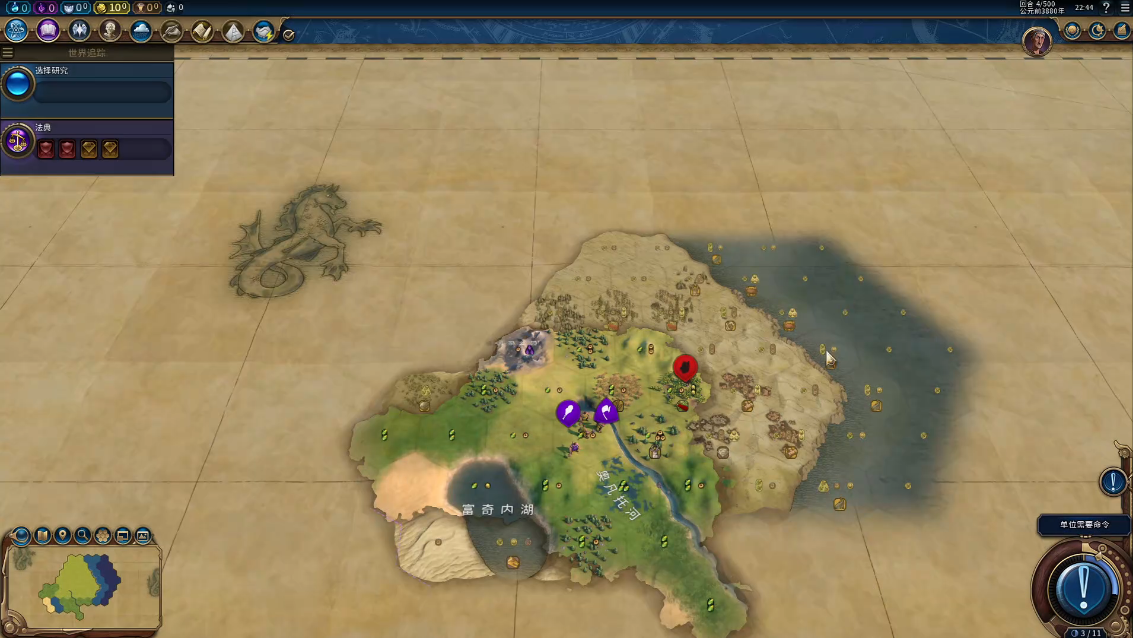Open the civics tree book icon
This screenshot has height=638, width=1133.
pyautogui.click(x=48, y=30)
